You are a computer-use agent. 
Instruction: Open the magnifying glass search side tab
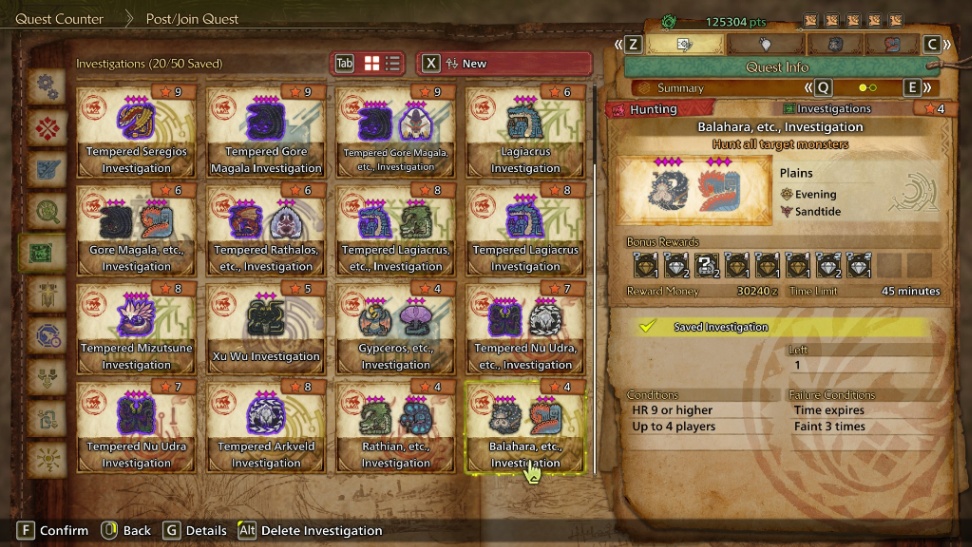point(46,210)
